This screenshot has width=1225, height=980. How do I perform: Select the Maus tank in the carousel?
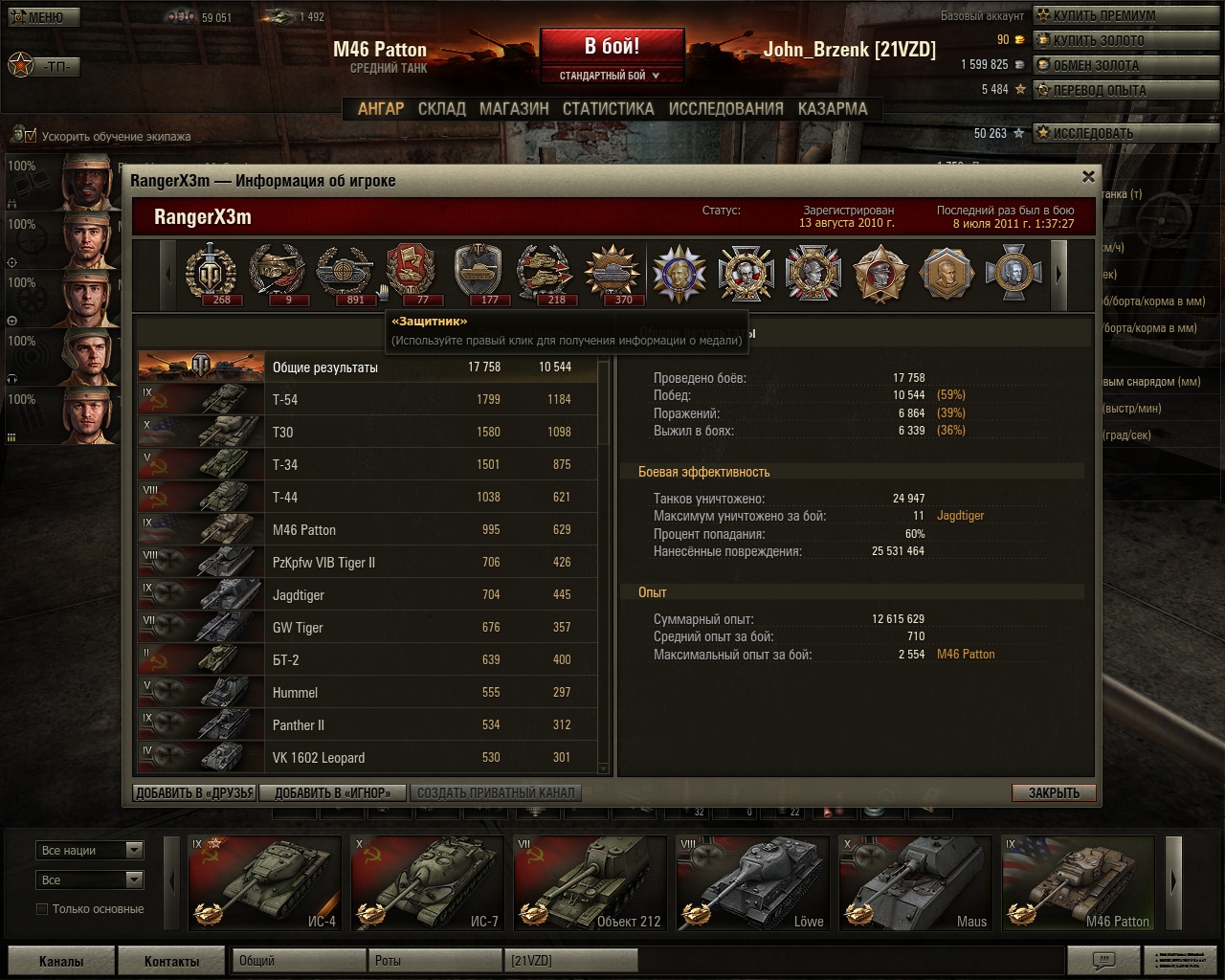915,883
